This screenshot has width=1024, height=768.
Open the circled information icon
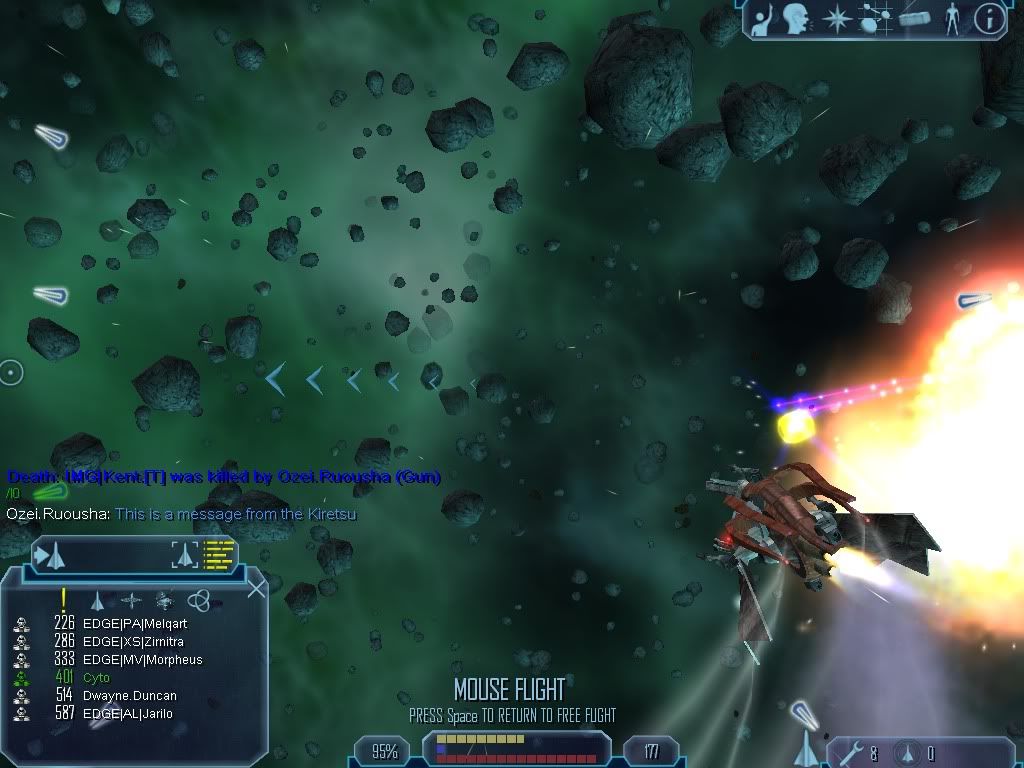tap(989, 19)
